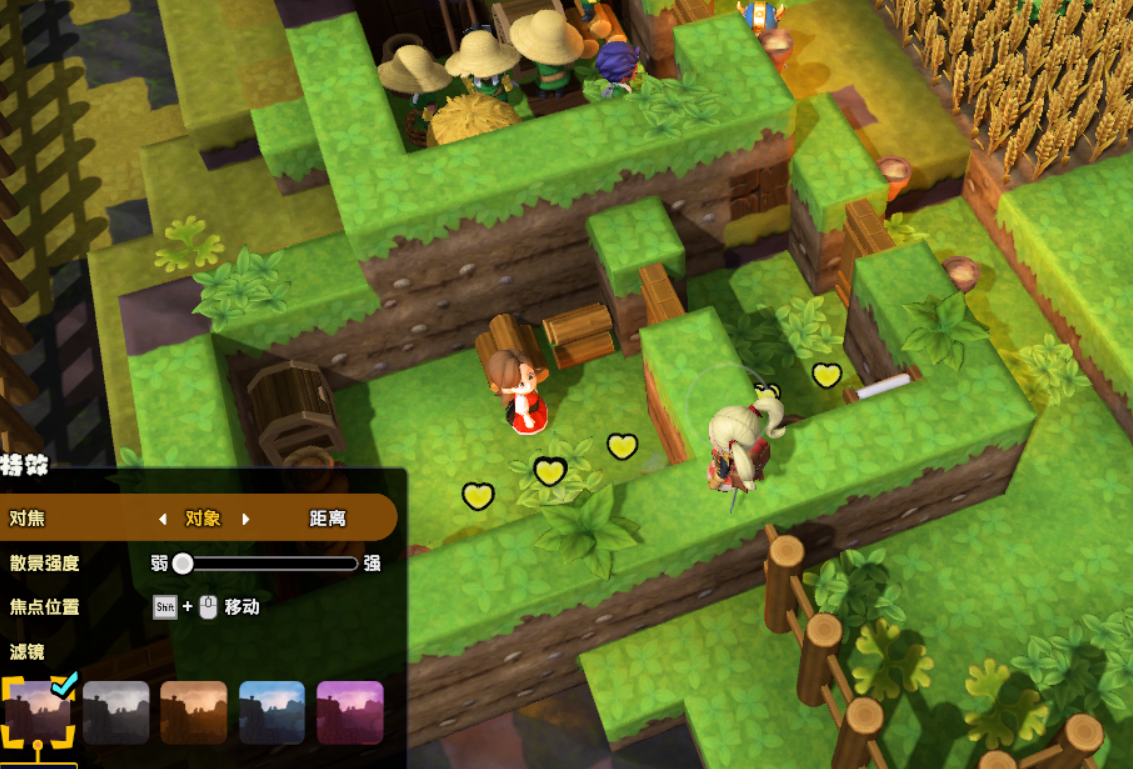Choose the default filter with the checkmark
The image size is (1133, 769).
click(x=38, y=713)
